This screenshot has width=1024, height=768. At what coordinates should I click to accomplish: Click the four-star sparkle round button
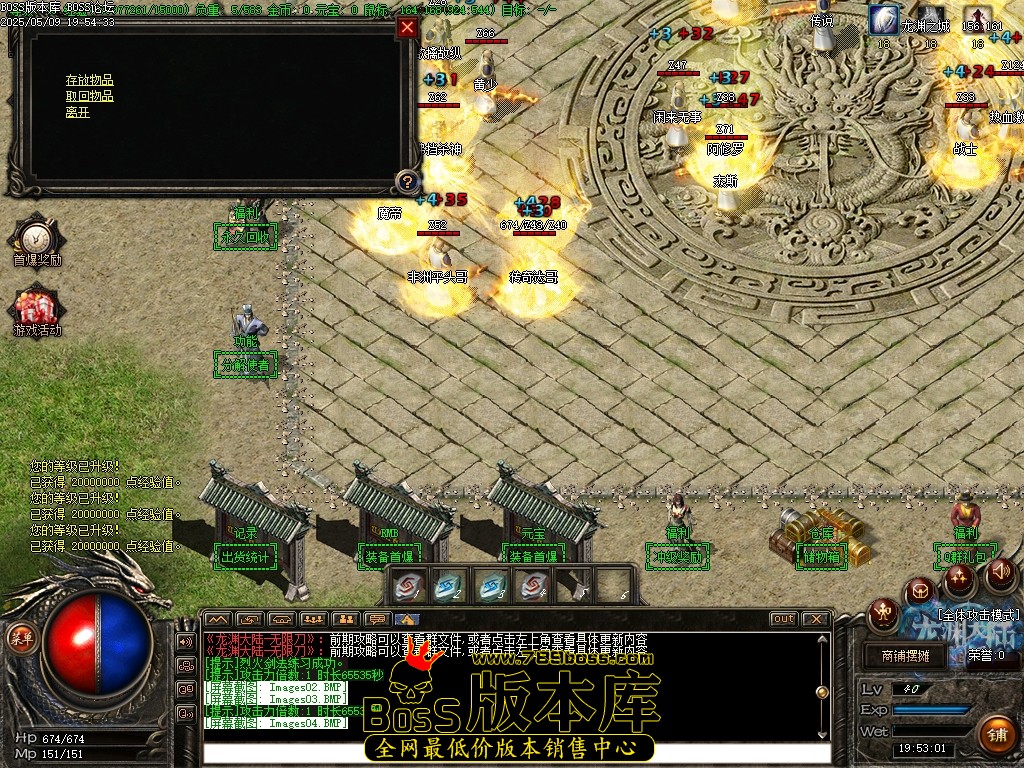pyautogui.click(x=959, y=579)
